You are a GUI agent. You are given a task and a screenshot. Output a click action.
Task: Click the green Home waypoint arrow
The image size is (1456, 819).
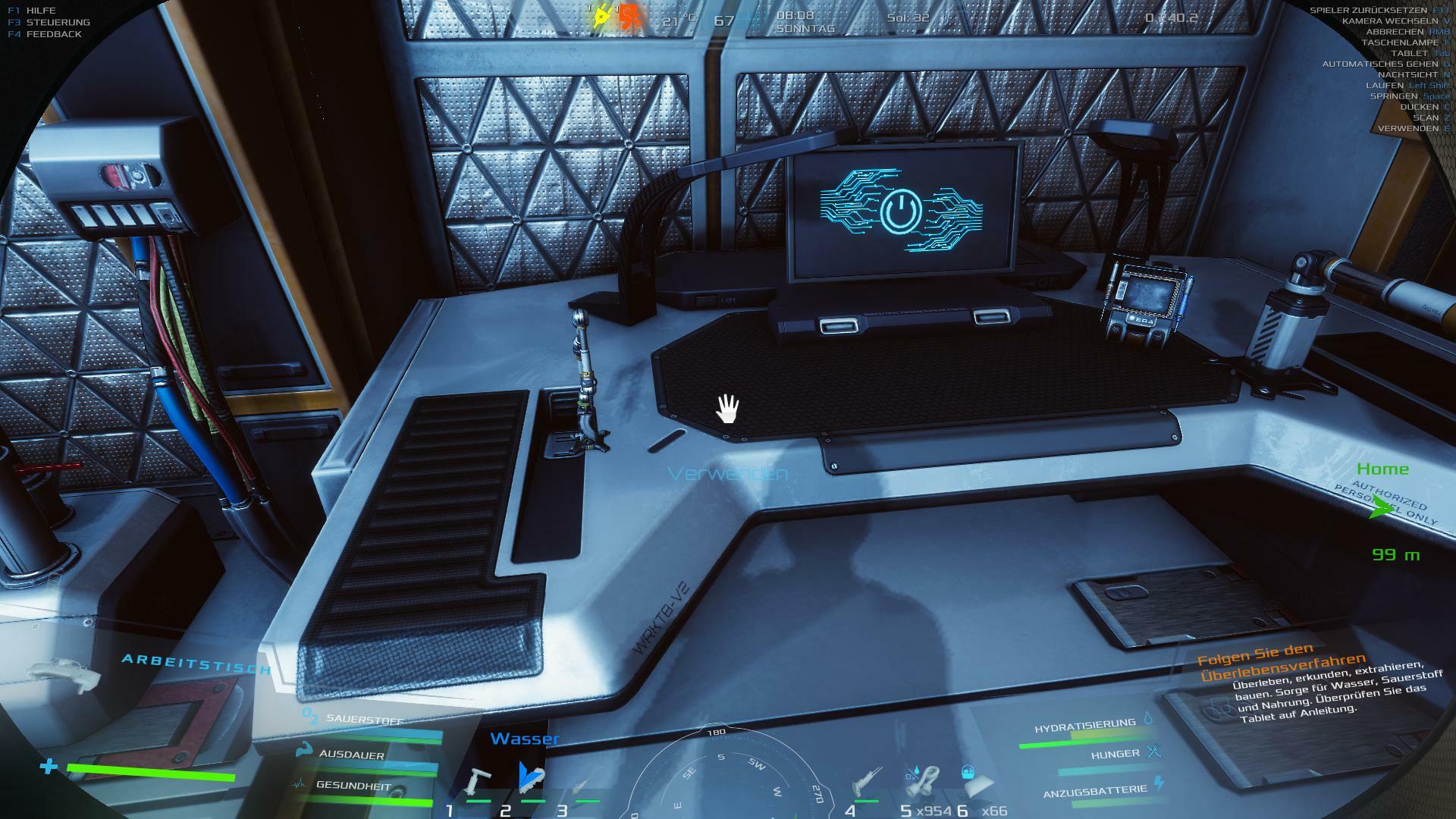1382,510
